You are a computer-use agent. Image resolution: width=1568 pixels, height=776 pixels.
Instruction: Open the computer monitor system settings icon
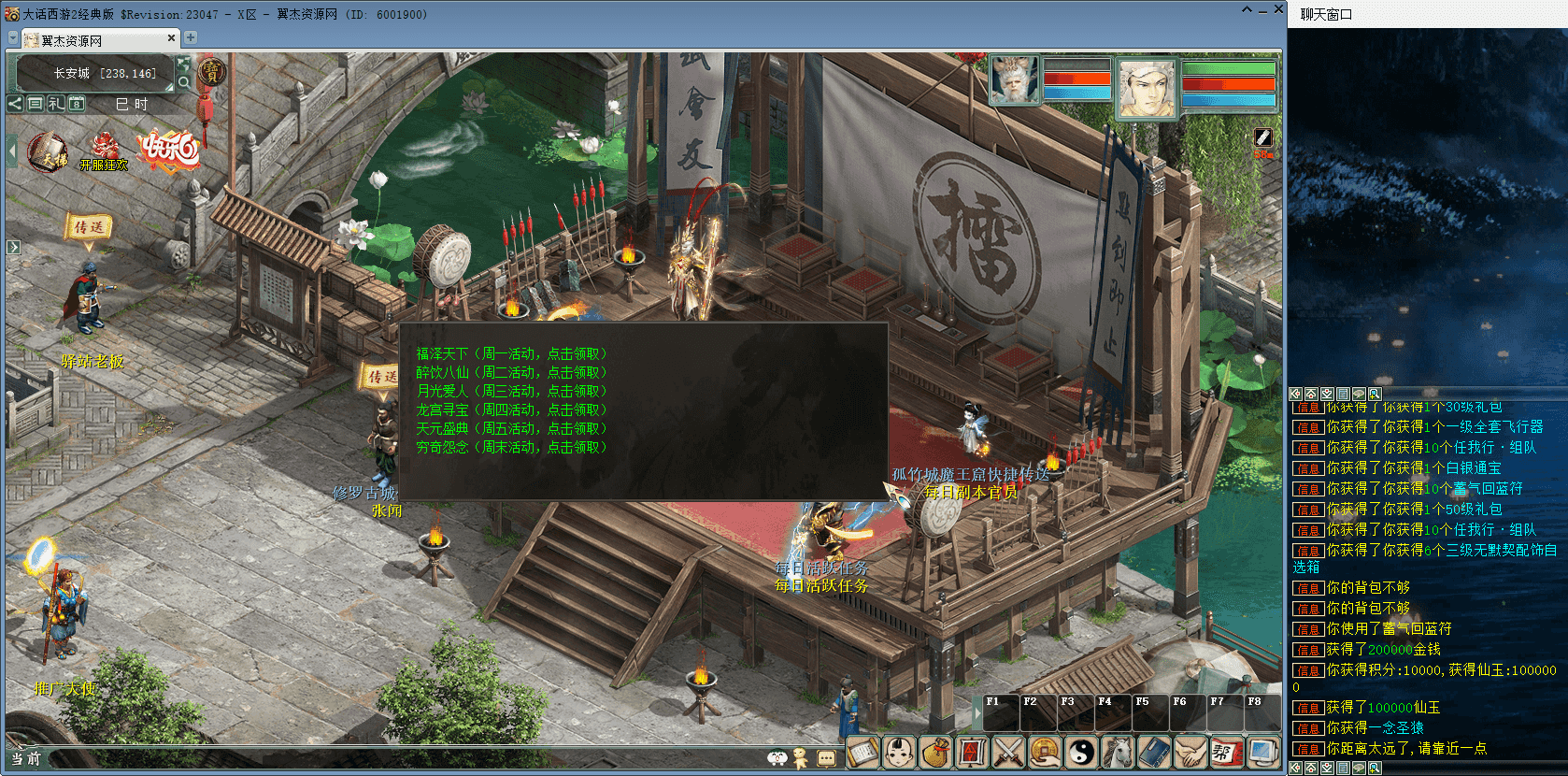pos(1262,752)
